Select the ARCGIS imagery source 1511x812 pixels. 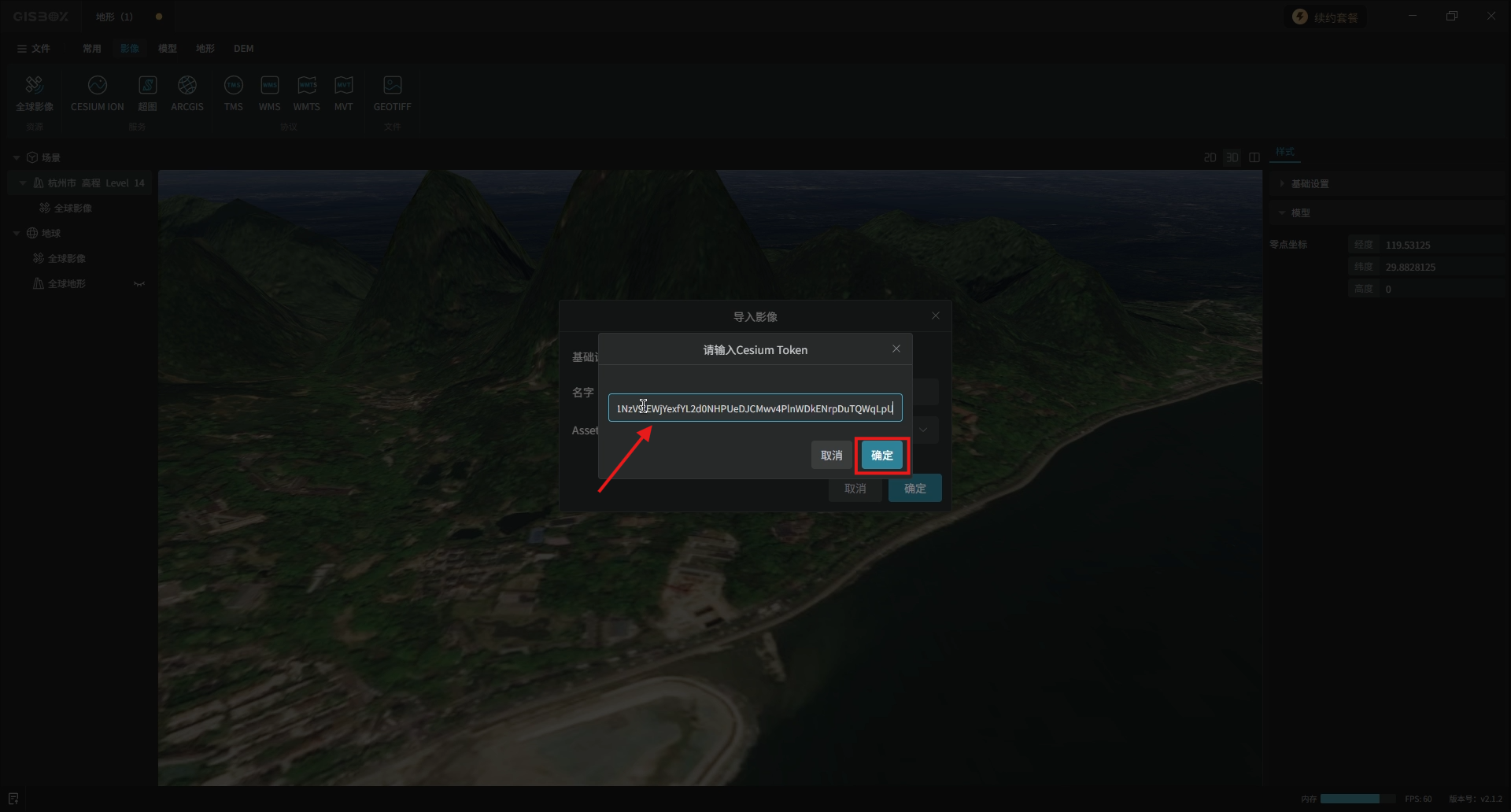[x=187, y=93]
